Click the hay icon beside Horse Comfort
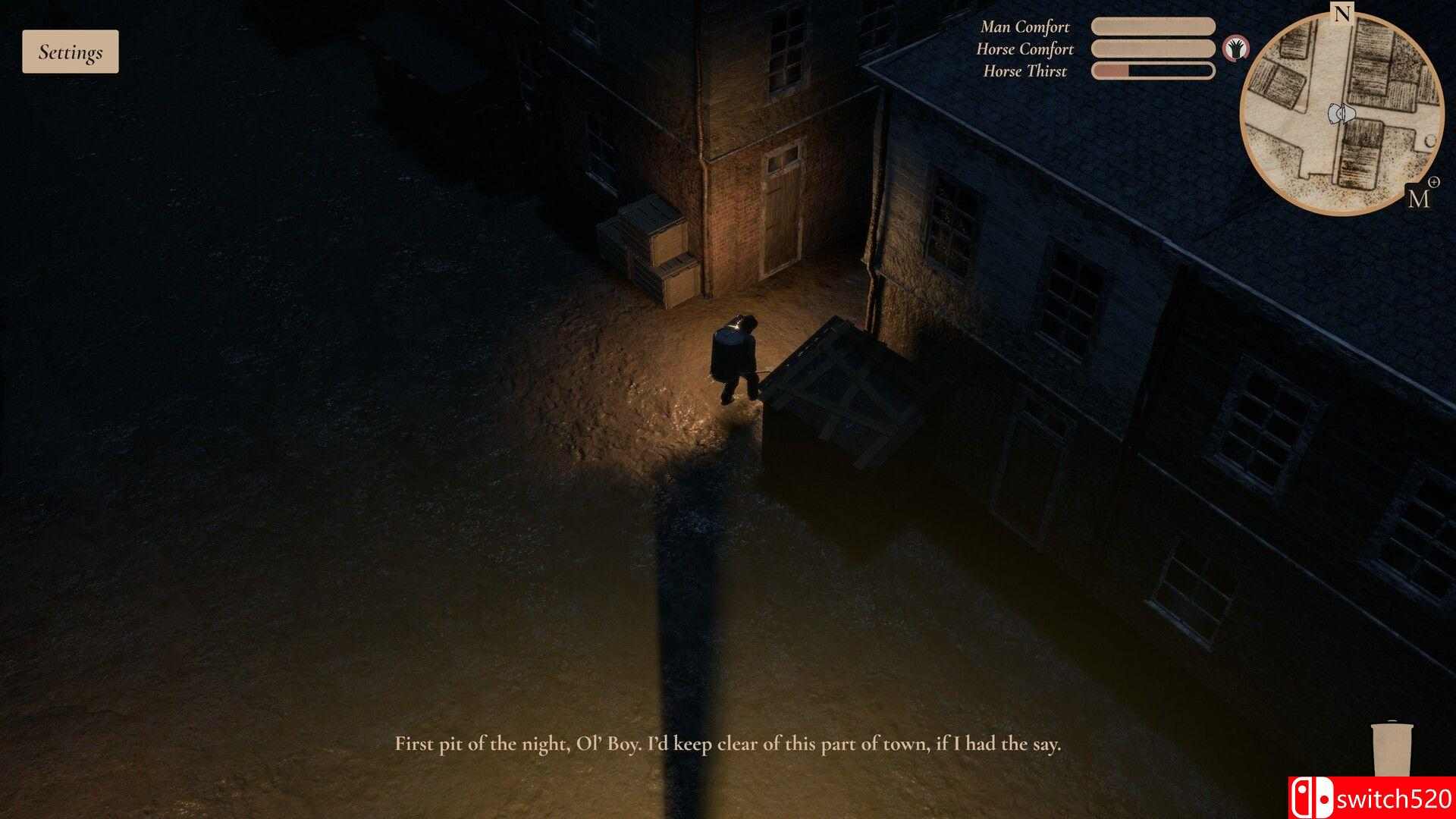The image size is (1456, 819). 1236,49
